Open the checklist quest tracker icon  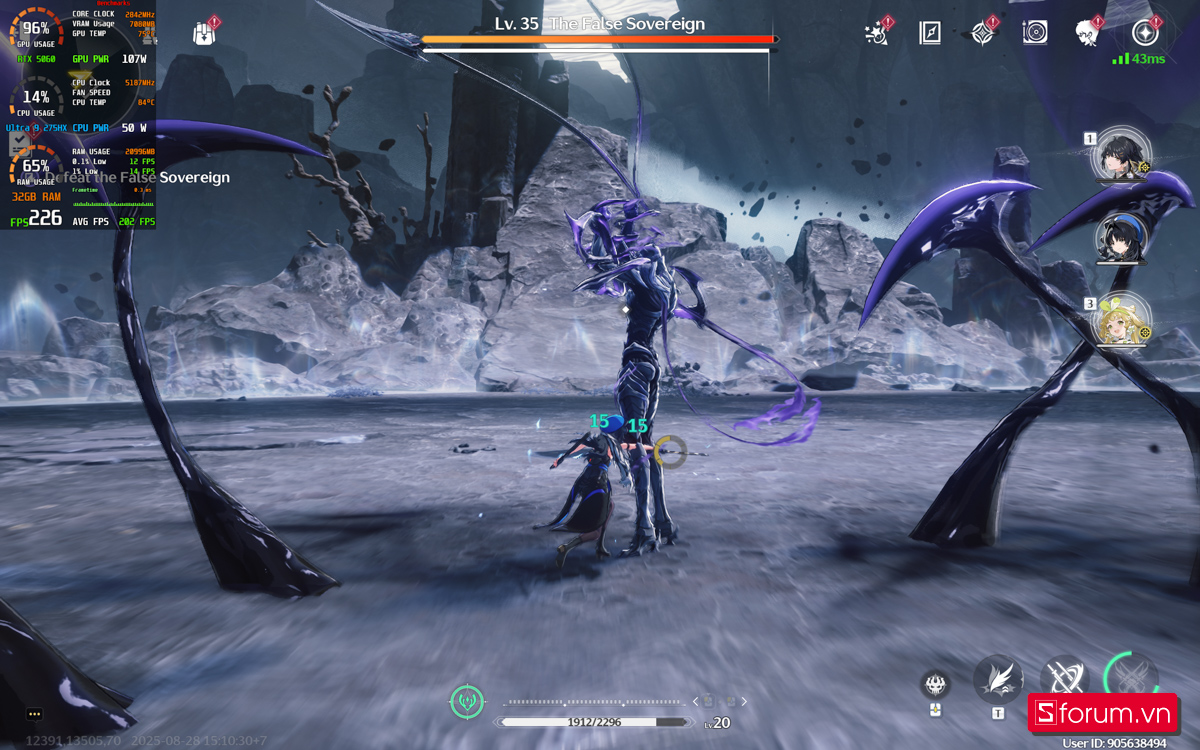coord(19,145)
